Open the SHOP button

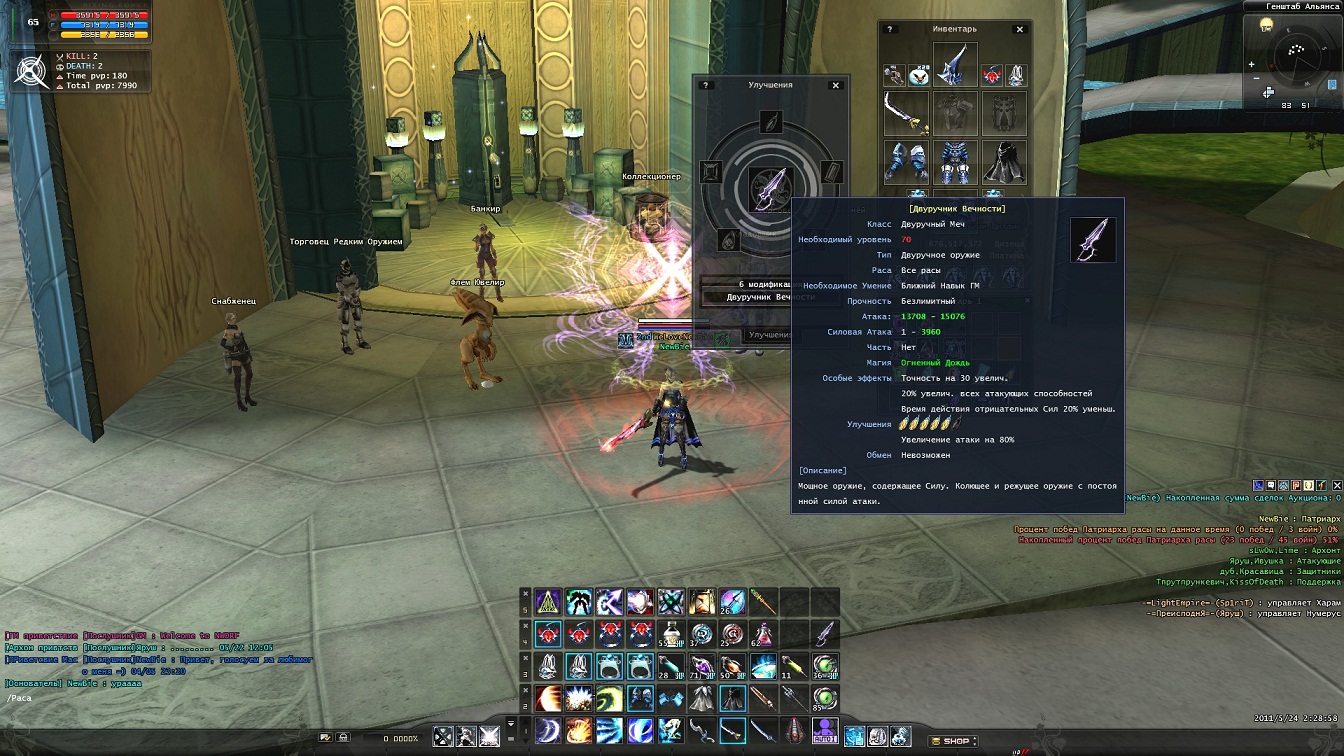click(x=951, y=741)
